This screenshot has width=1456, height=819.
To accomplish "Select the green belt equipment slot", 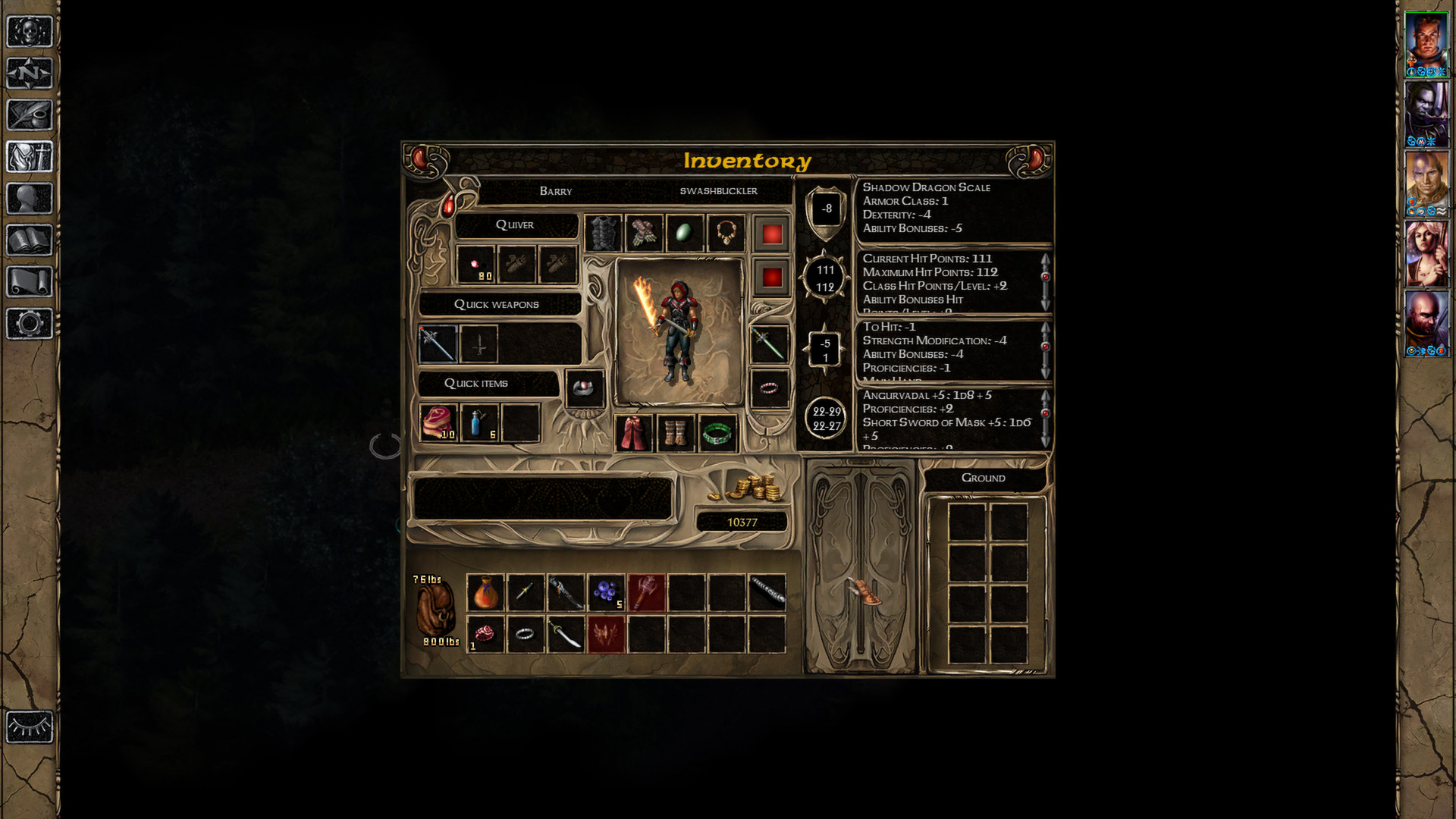I will (717, 433).
